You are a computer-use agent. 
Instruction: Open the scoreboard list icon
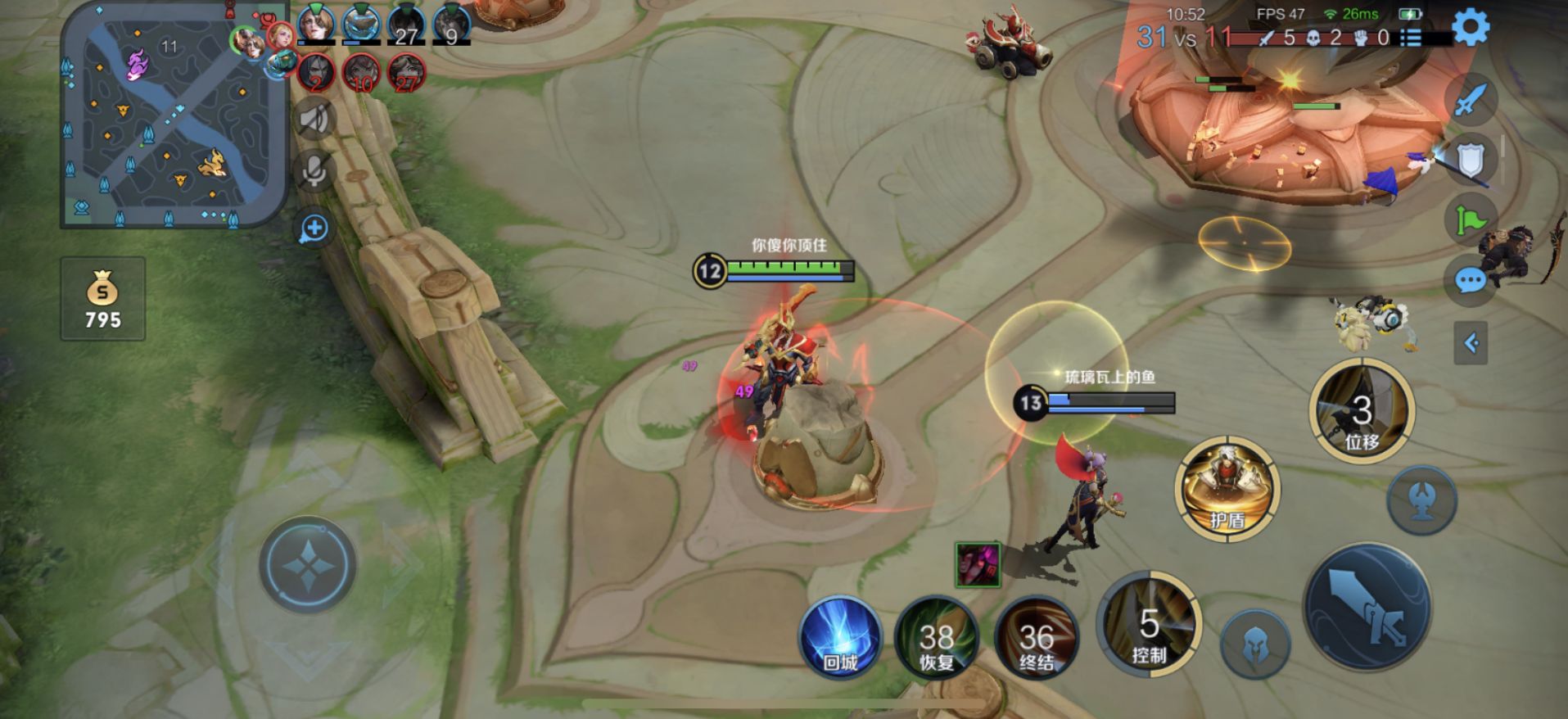pos(1410,38)
